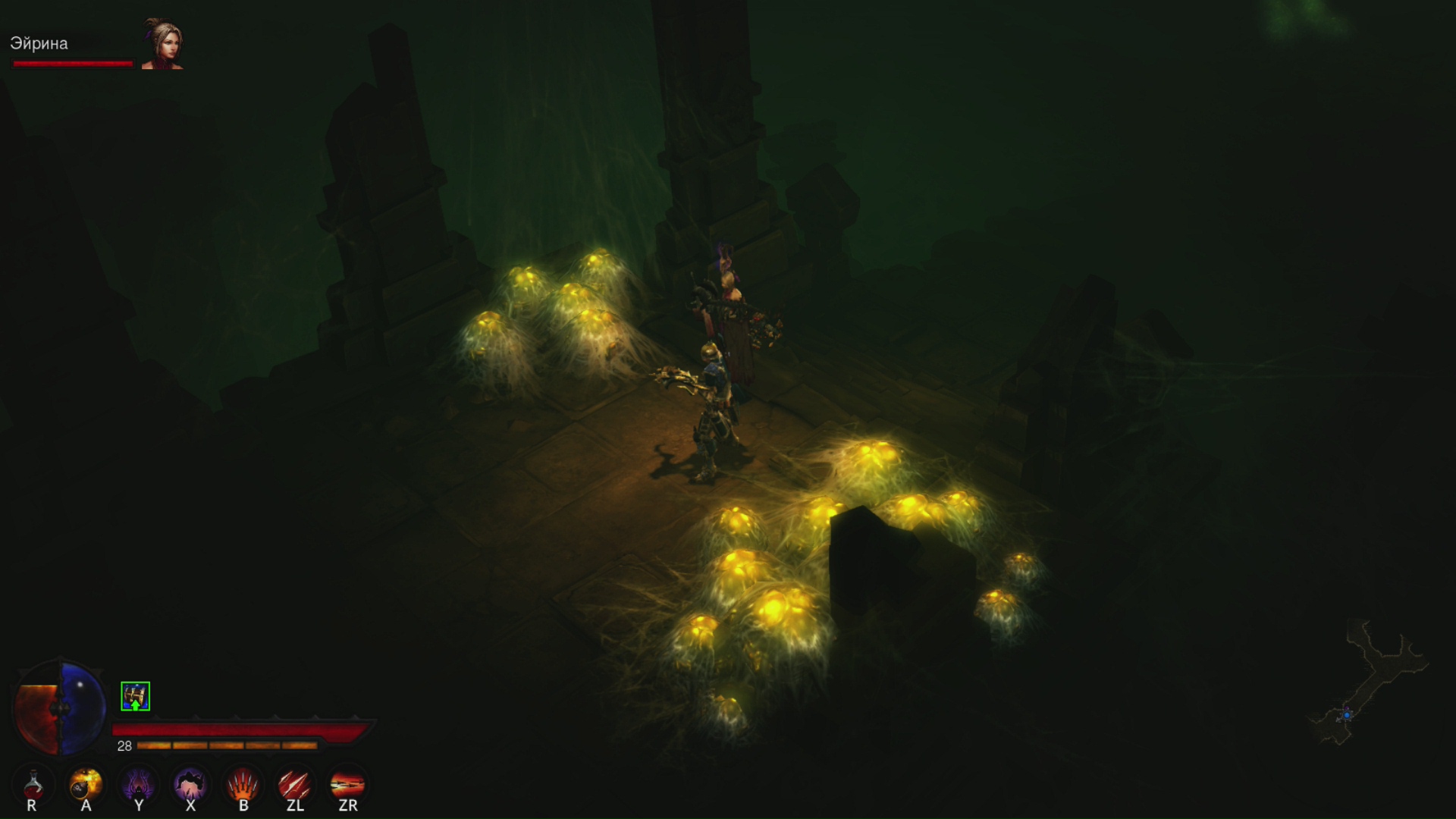Click the red and blue resource orb
This screenshot has width=1456, height=819.
(x=60, y=708)
